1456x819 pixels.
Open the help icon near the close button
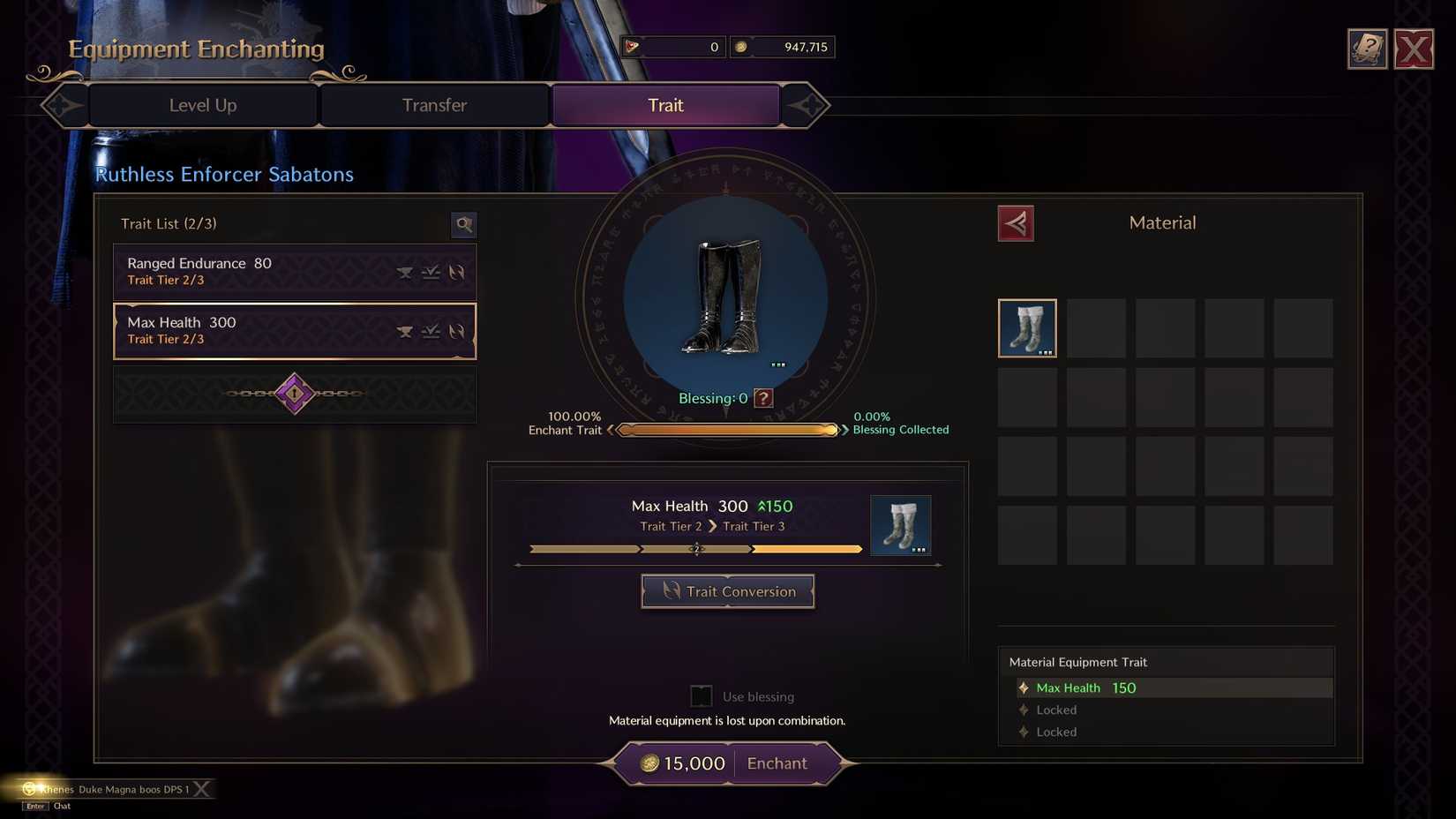[1367, 49]
